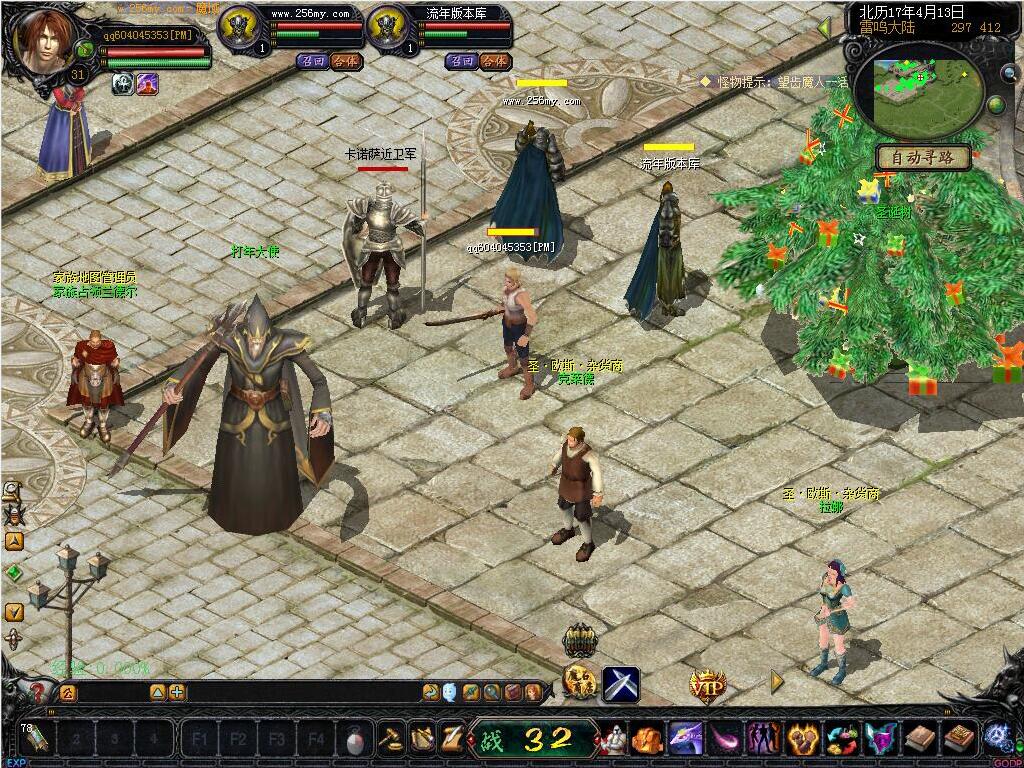1024x768 pixels.
Task: Recall the 流年版本库 pet with 召回
Action: (x=462, y=61)
